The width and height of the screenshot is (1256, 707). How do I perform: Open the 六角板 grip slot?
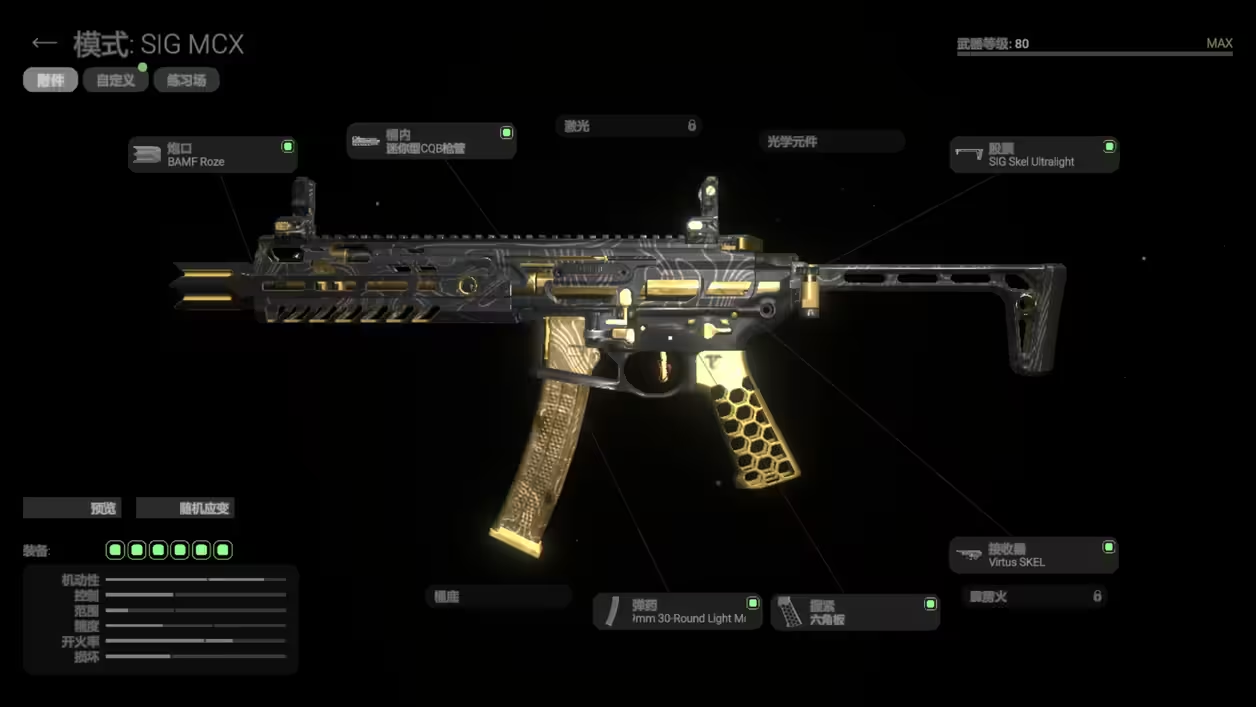click(855, 612)
